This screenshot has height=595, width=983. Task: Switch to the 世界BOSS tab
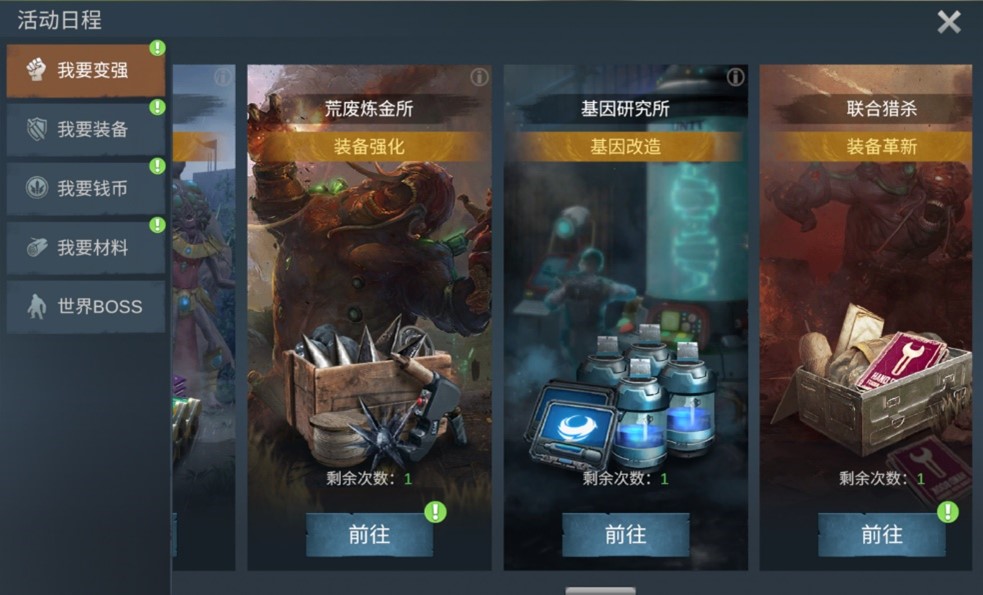(86, 306)
